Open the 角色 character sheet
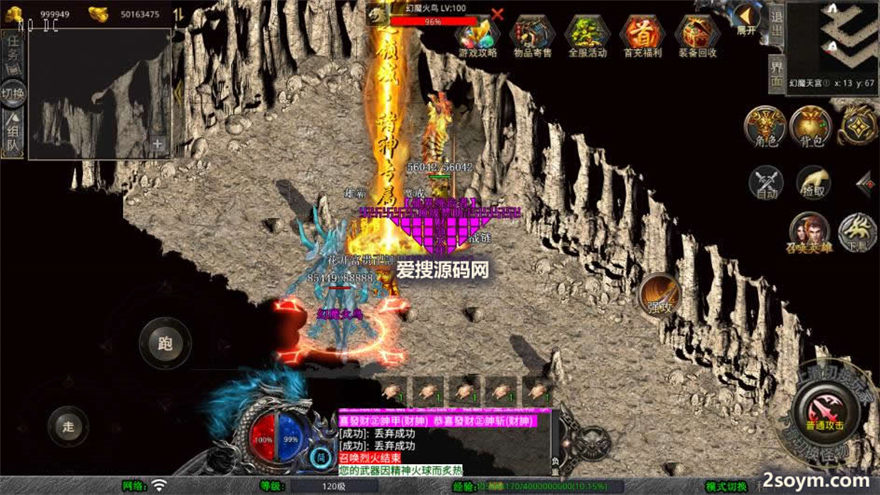Image resolution: width=880 pixels, height=495 pixels. (765, 126)
